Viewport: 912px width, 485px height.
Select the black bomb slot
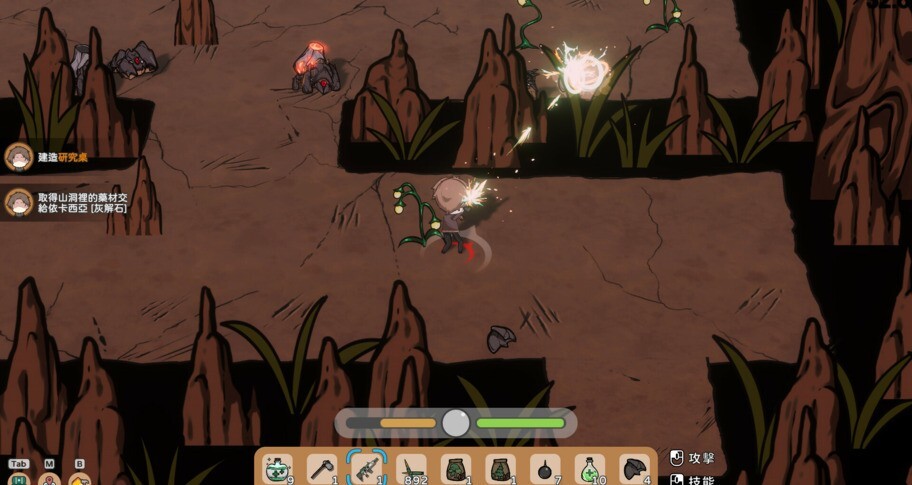click(x=545, y=468)
